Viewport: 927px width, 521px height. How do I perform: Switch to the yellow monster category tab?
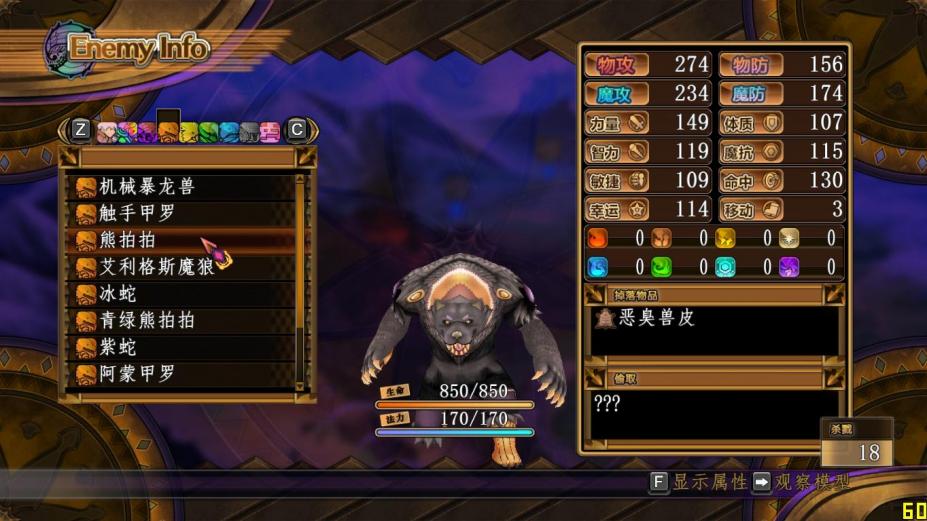tap(189, 131)
